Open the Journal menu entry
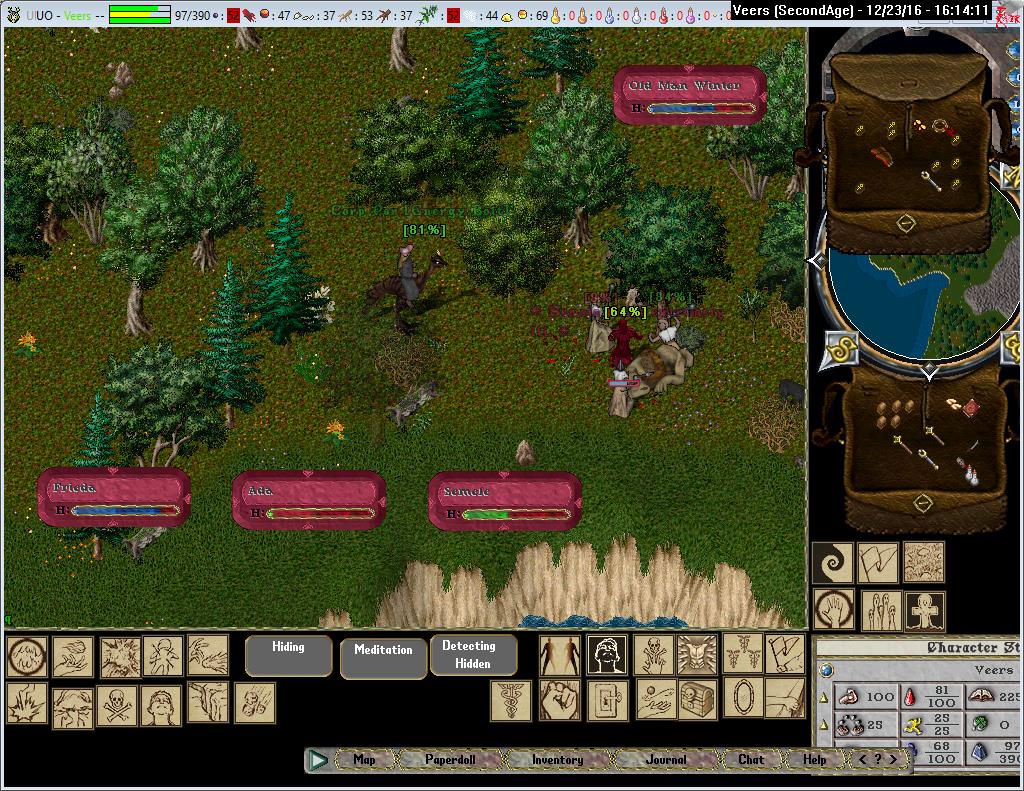Screen dimensions: 1024x791 coord(666,760)
